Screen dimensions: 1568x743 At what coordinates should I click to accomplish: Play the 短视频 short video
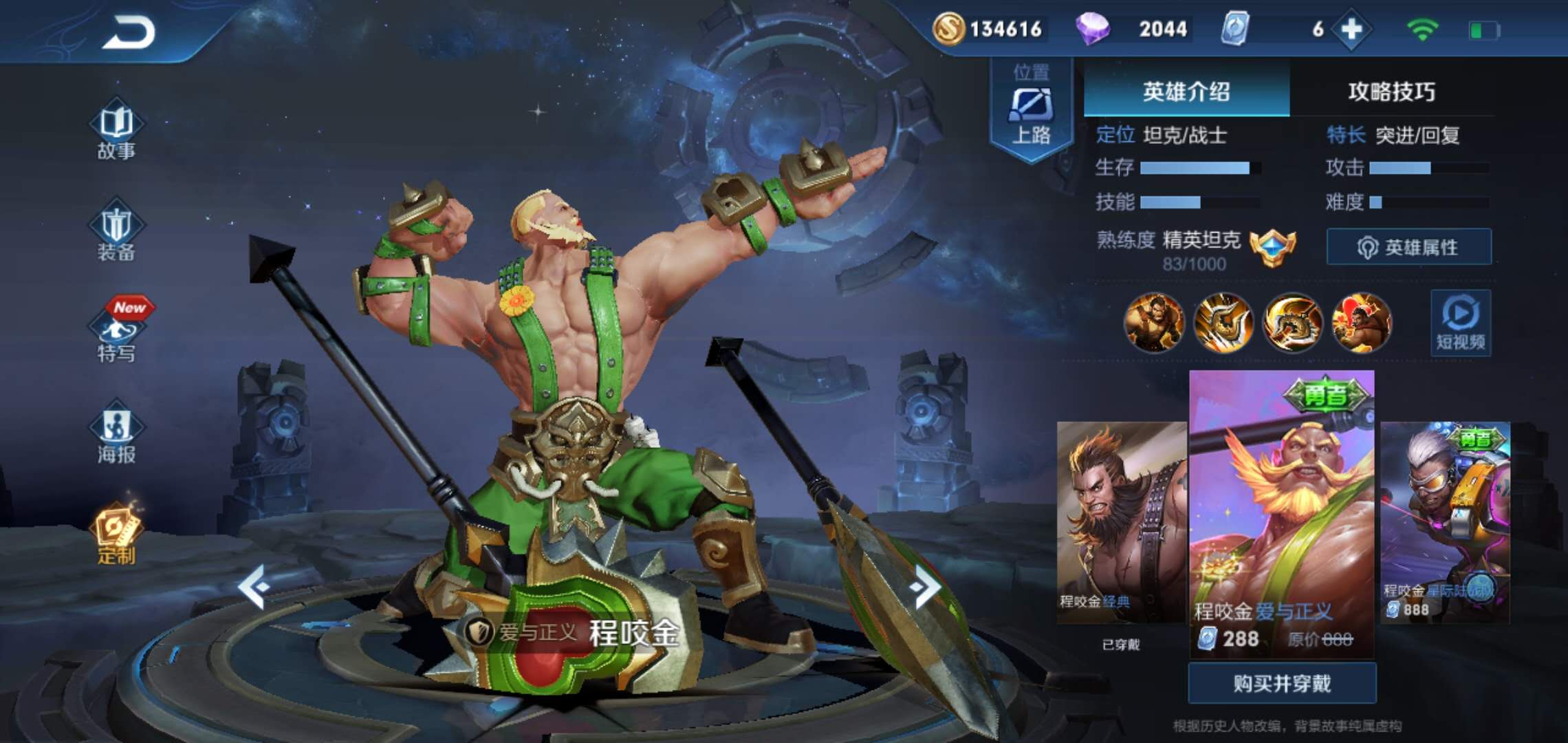(x=1461, y=323)
